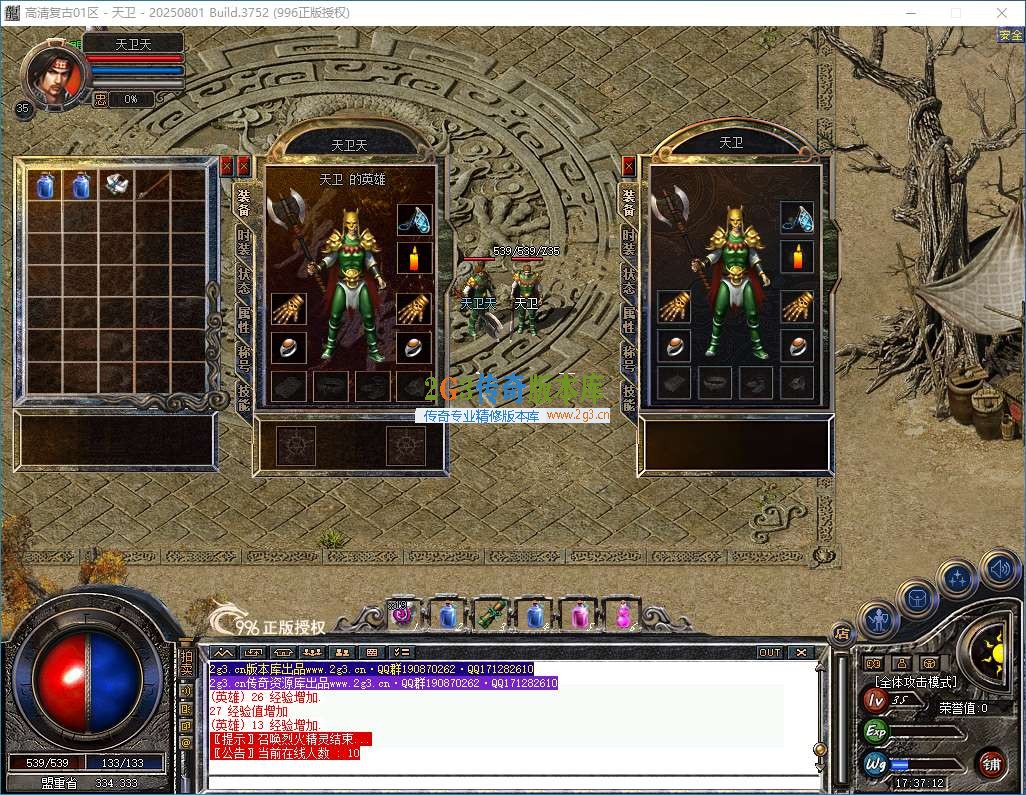This screenshot has height=795, width=1026.
Task: Select the candle slot in the hero panel
Action: click(x=413, y=258)
